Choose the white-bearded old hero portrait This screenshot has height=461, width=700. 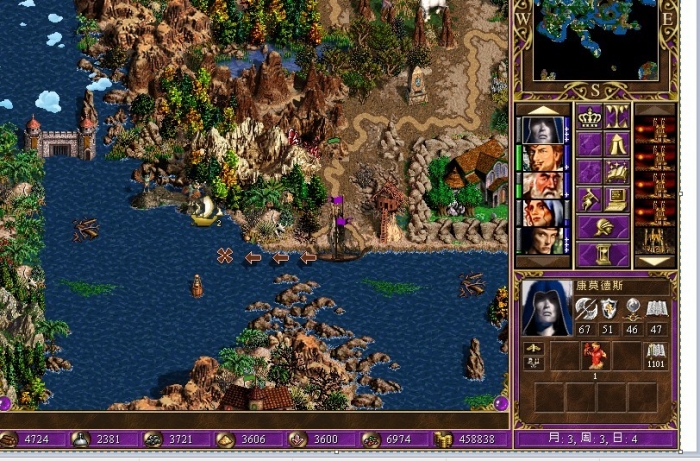pos(541,186)
